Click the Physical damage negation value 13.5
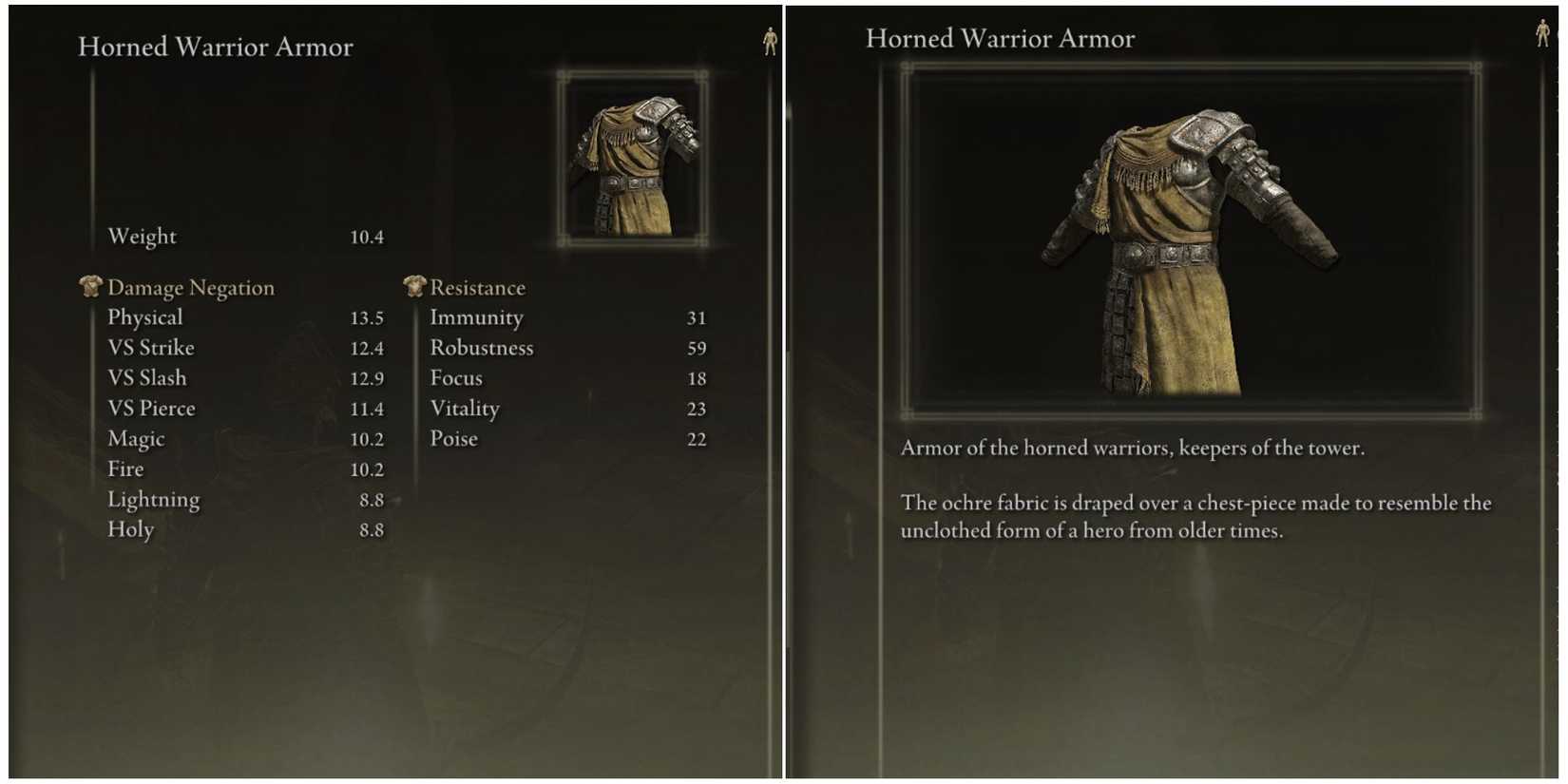Viewport: 1568px width, 784px height. pyautogui.click(x=369, y=316)
